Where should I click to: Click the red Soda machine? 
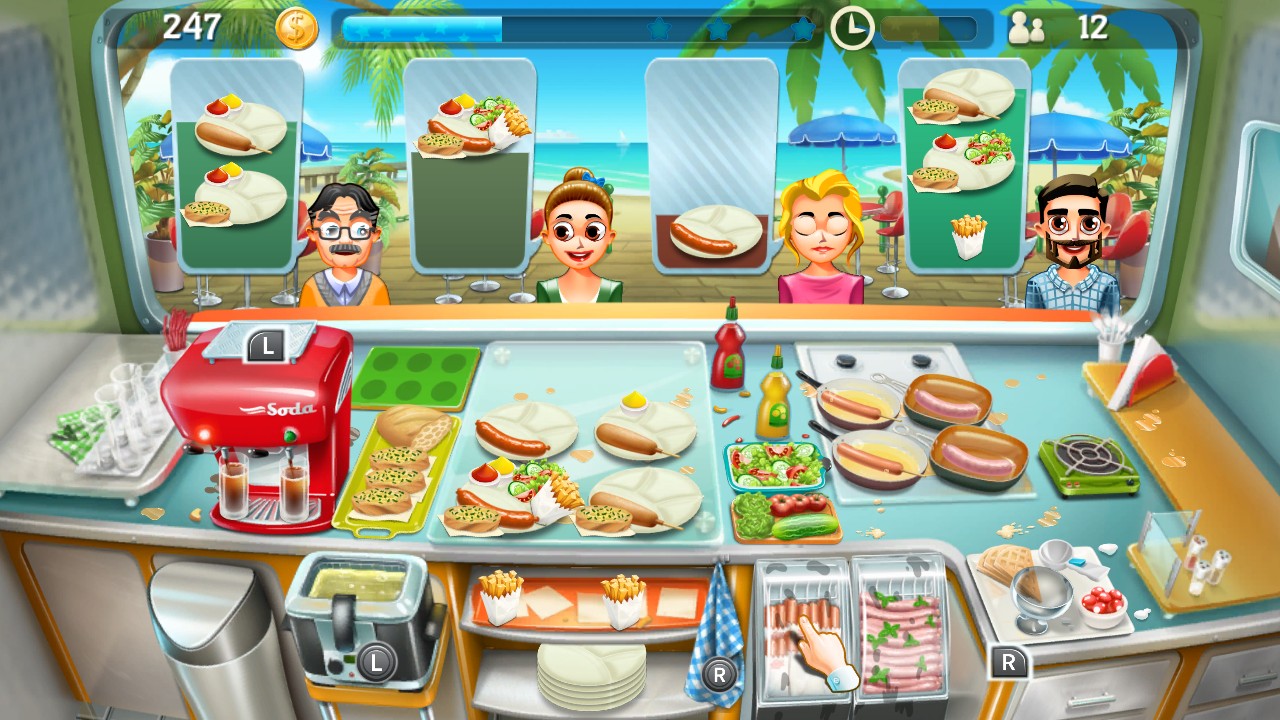pos(265,430)
